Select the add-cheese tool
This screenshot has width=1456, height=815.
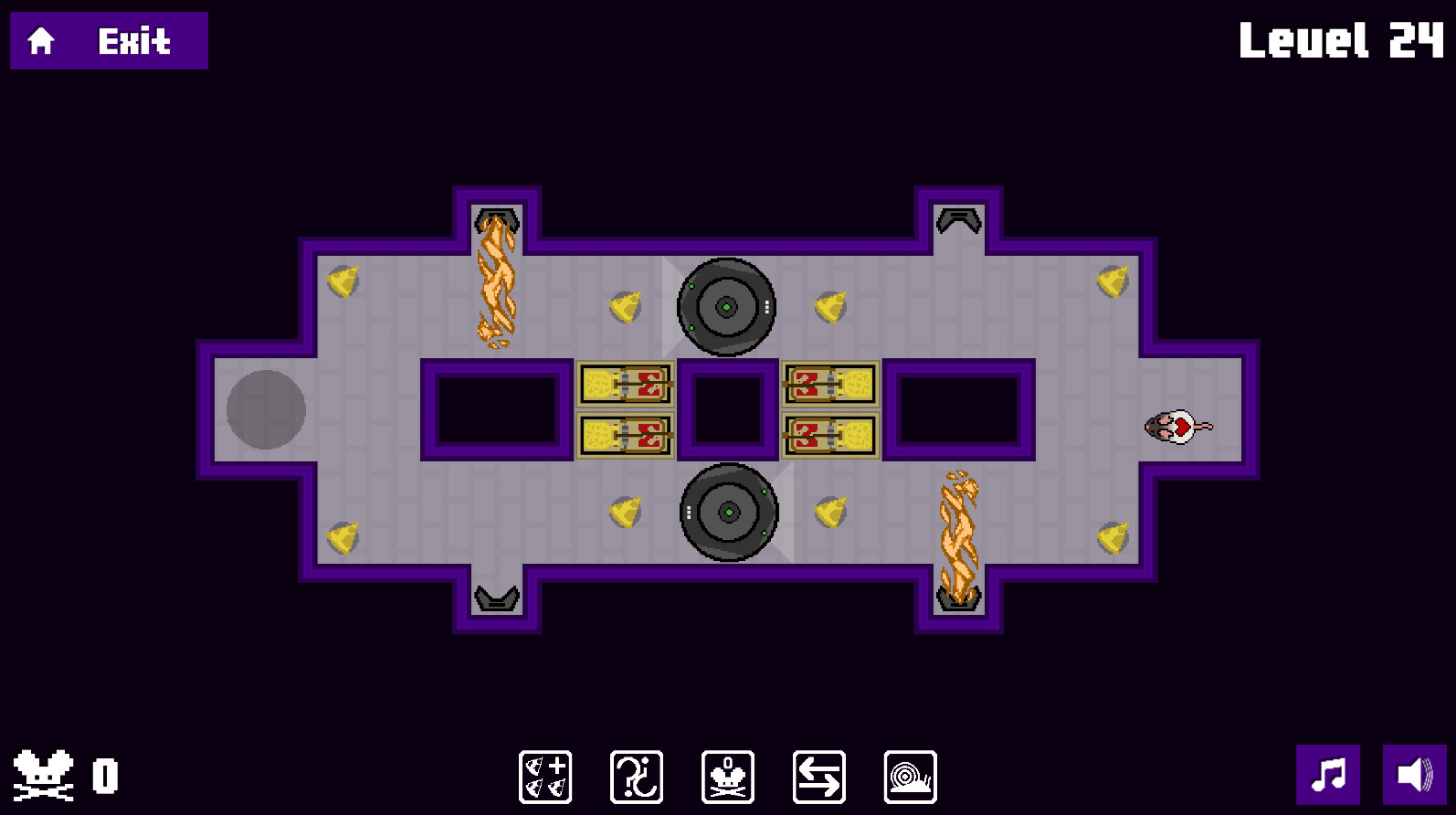[545, 777]
